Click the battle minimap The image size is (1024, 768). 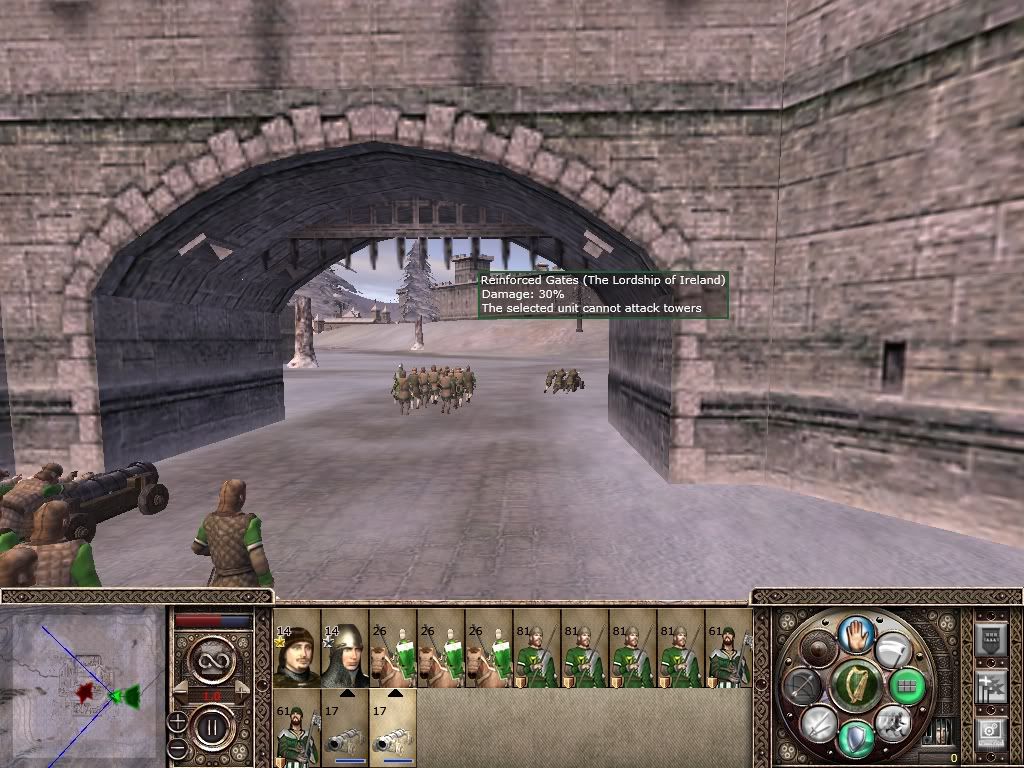pyautogui.click(x=82, y=686)
